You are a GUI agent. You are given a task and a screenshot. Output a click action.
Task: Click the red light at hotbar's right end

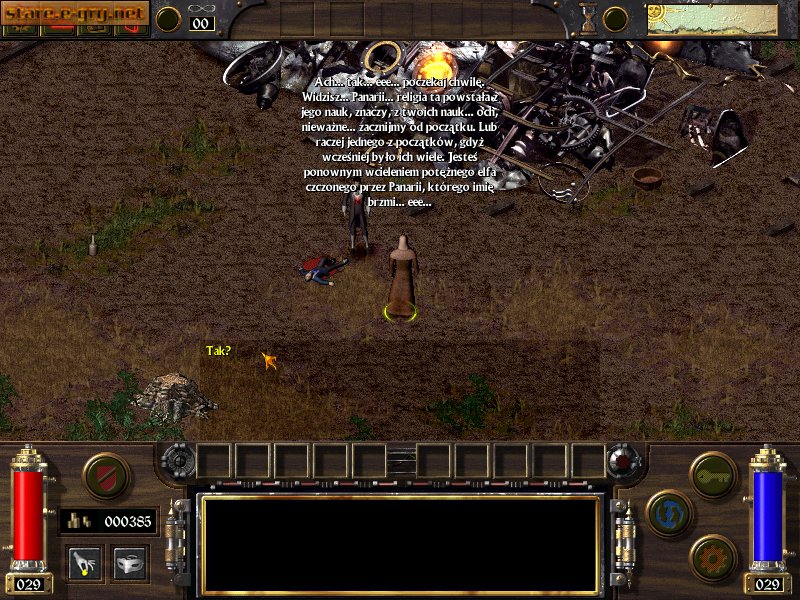tap(621, 461)
